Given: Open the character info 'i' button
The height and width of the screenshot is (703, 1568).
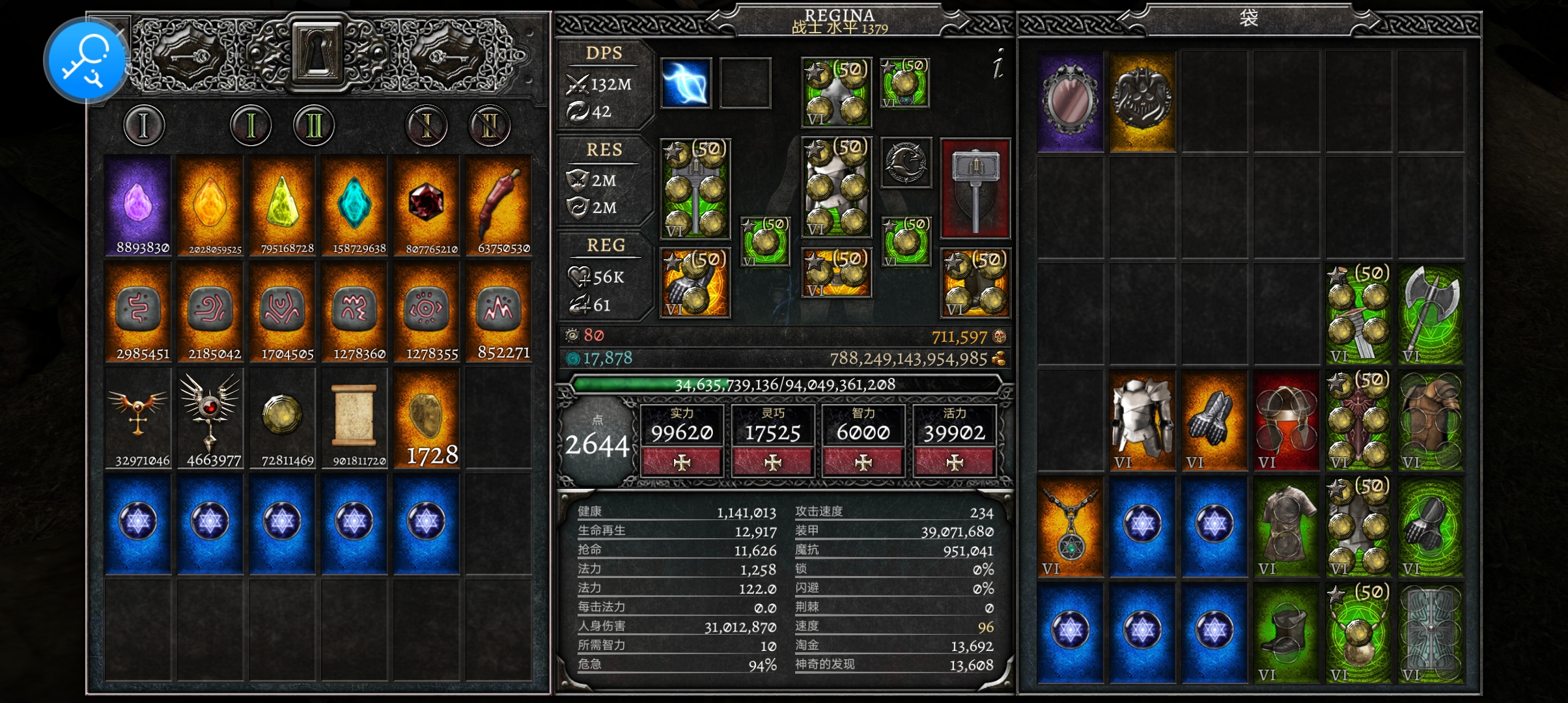Looking at the screenshot, I should pos(998,65).
